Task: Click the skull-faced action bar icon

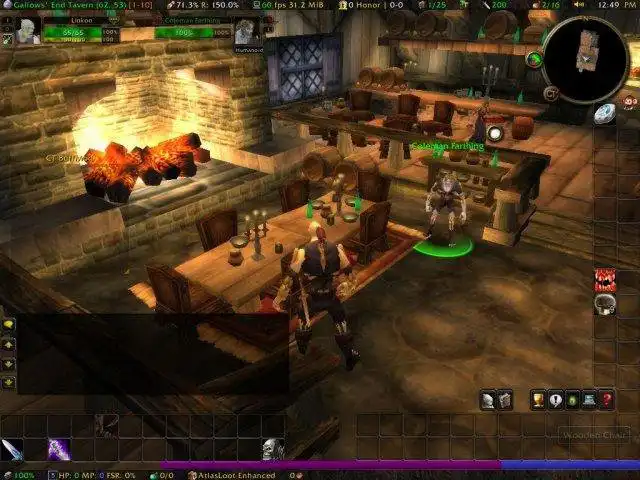Action: point(272,449)
